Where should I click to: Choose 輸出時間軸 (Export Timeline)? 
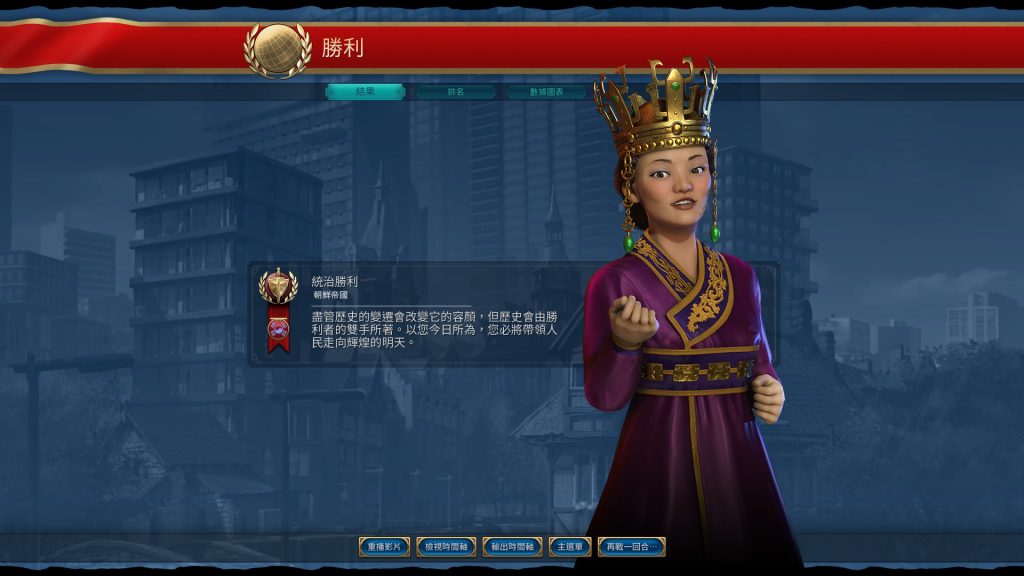tap(512, 547)
